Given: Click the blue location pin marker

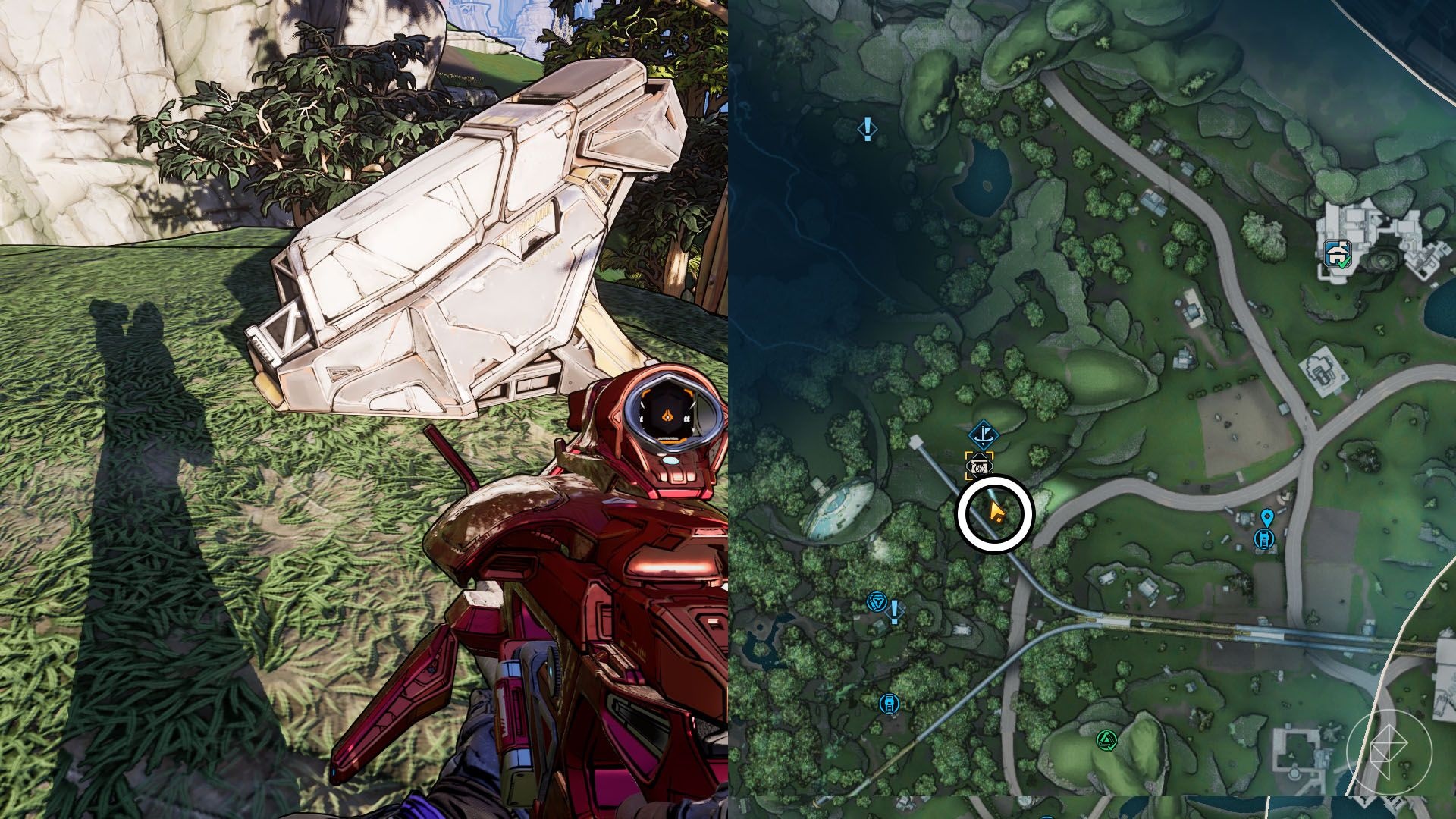Looking at the screenshot, I should coord(1266,518).
